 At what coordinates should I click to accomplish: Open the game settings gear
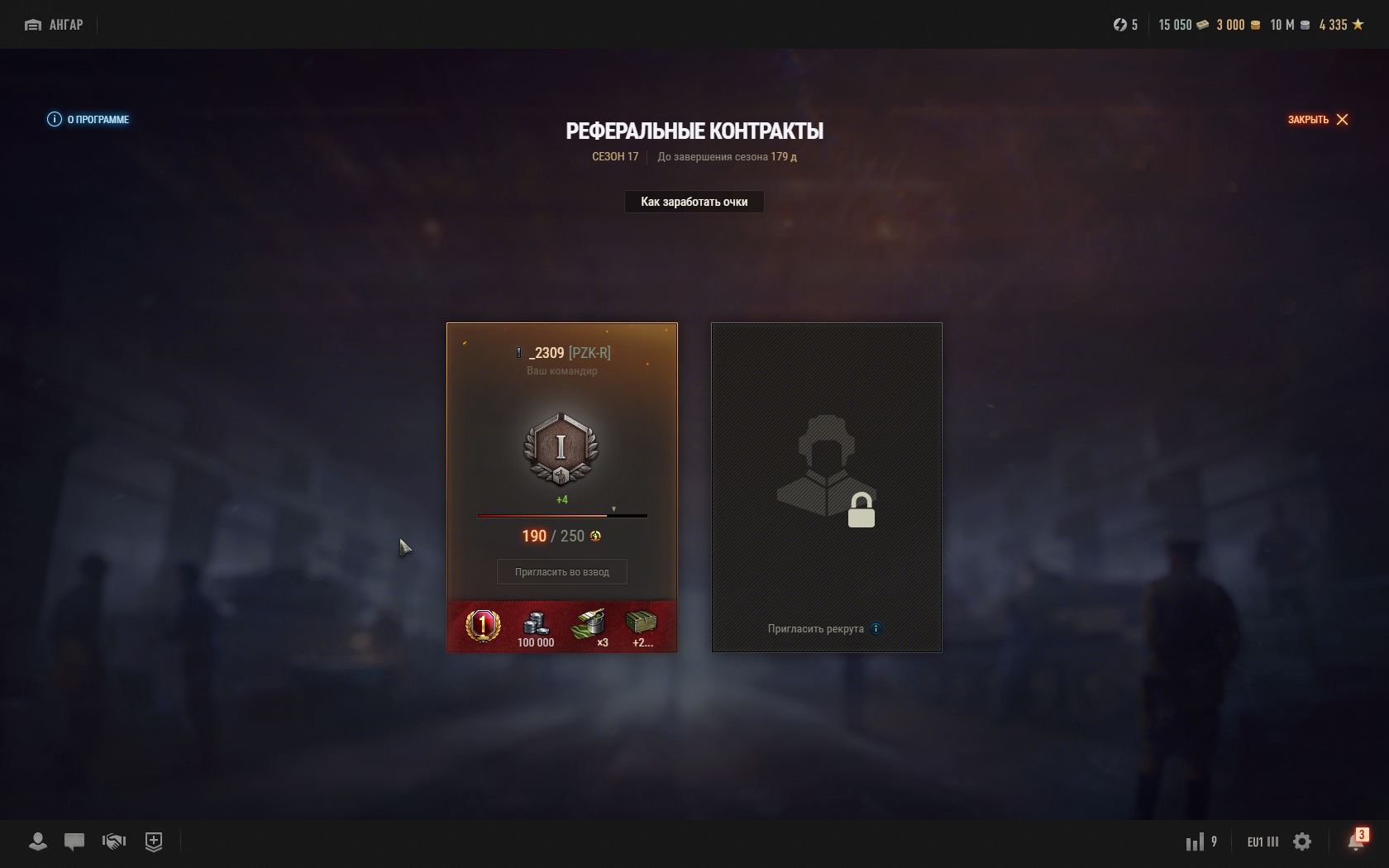point(1302,842)
